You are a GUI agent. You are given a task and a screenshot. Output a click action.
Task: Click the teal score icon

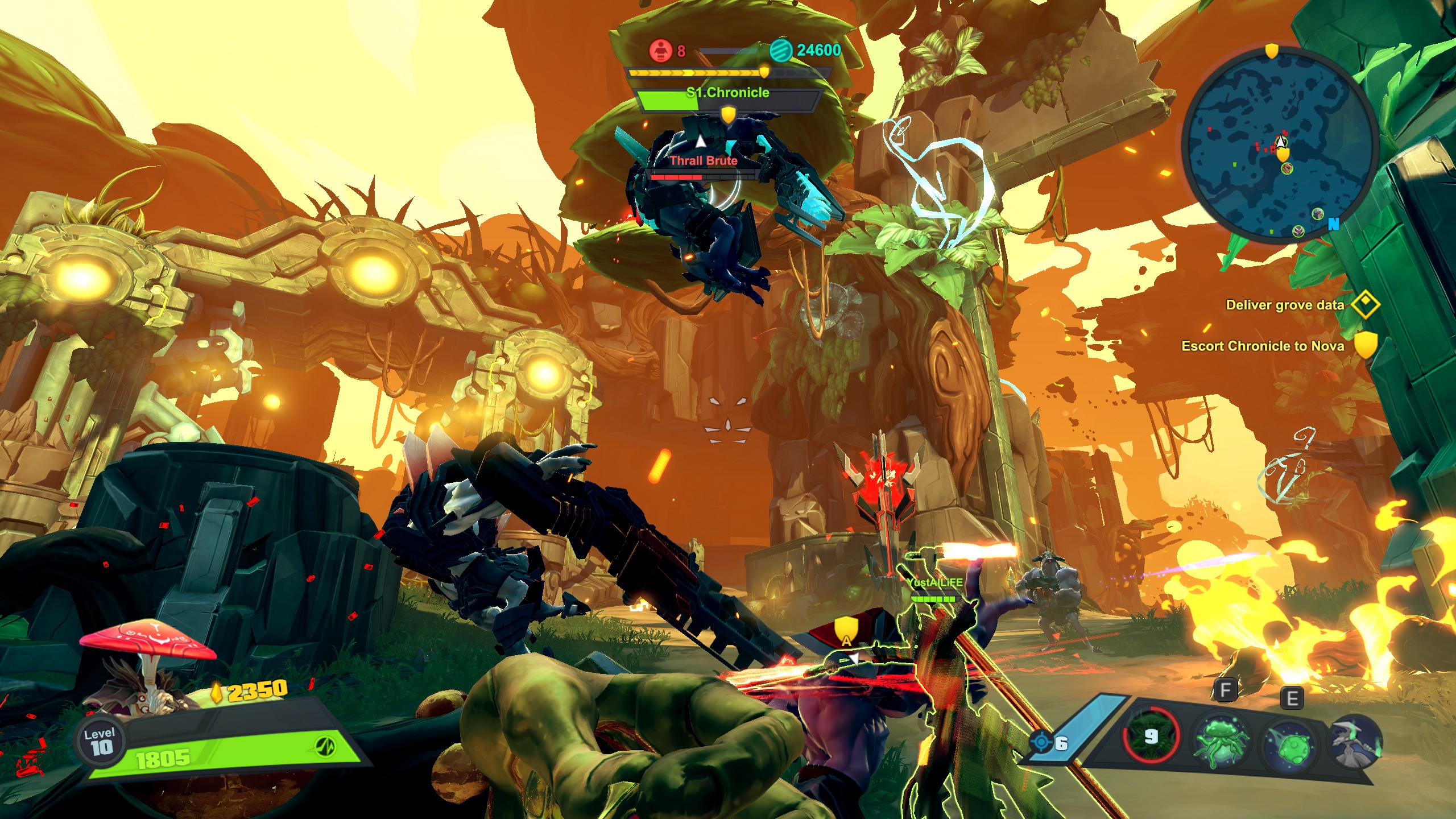coord(780,51)
